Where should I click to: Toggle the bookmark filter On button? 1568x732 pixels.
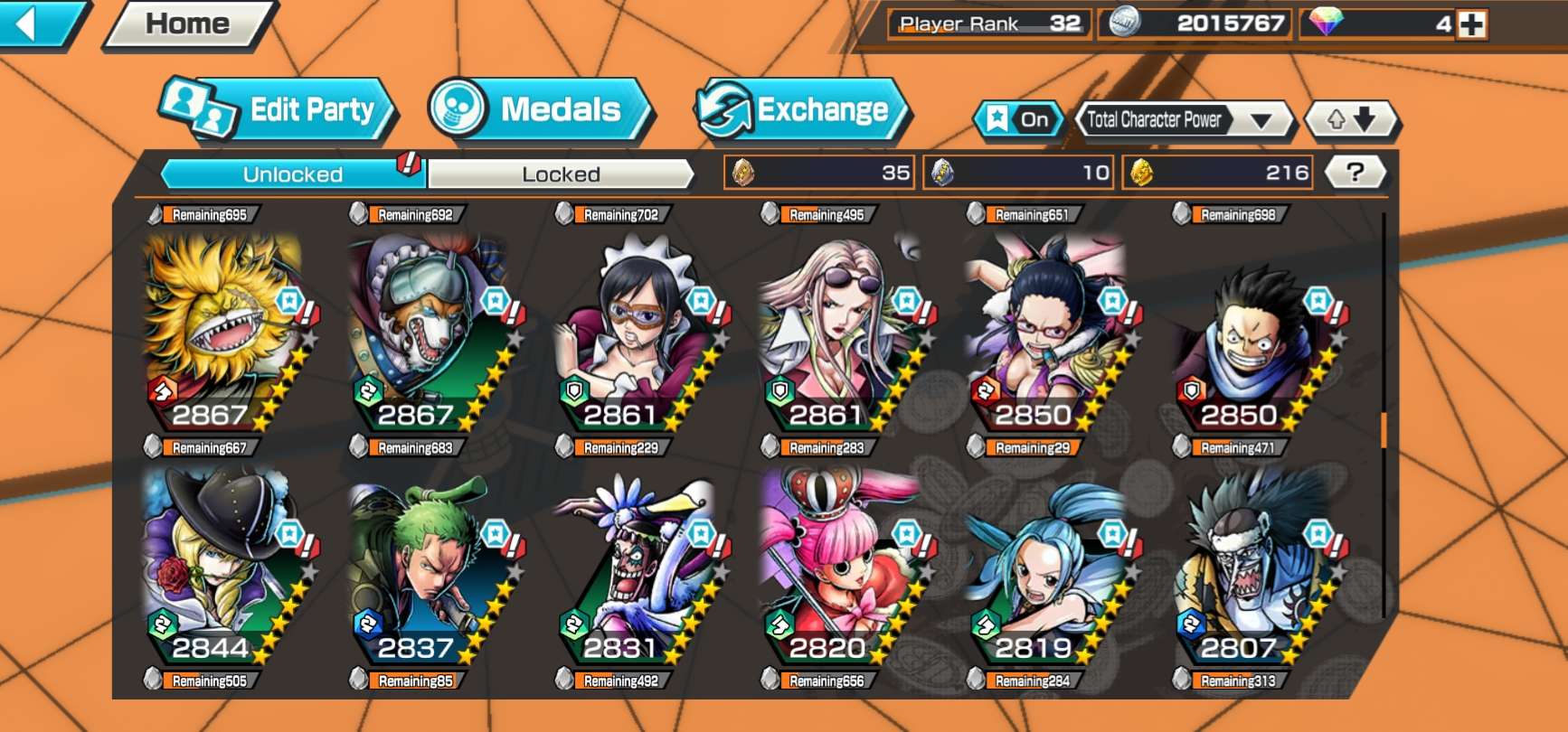pos(1019,119)
